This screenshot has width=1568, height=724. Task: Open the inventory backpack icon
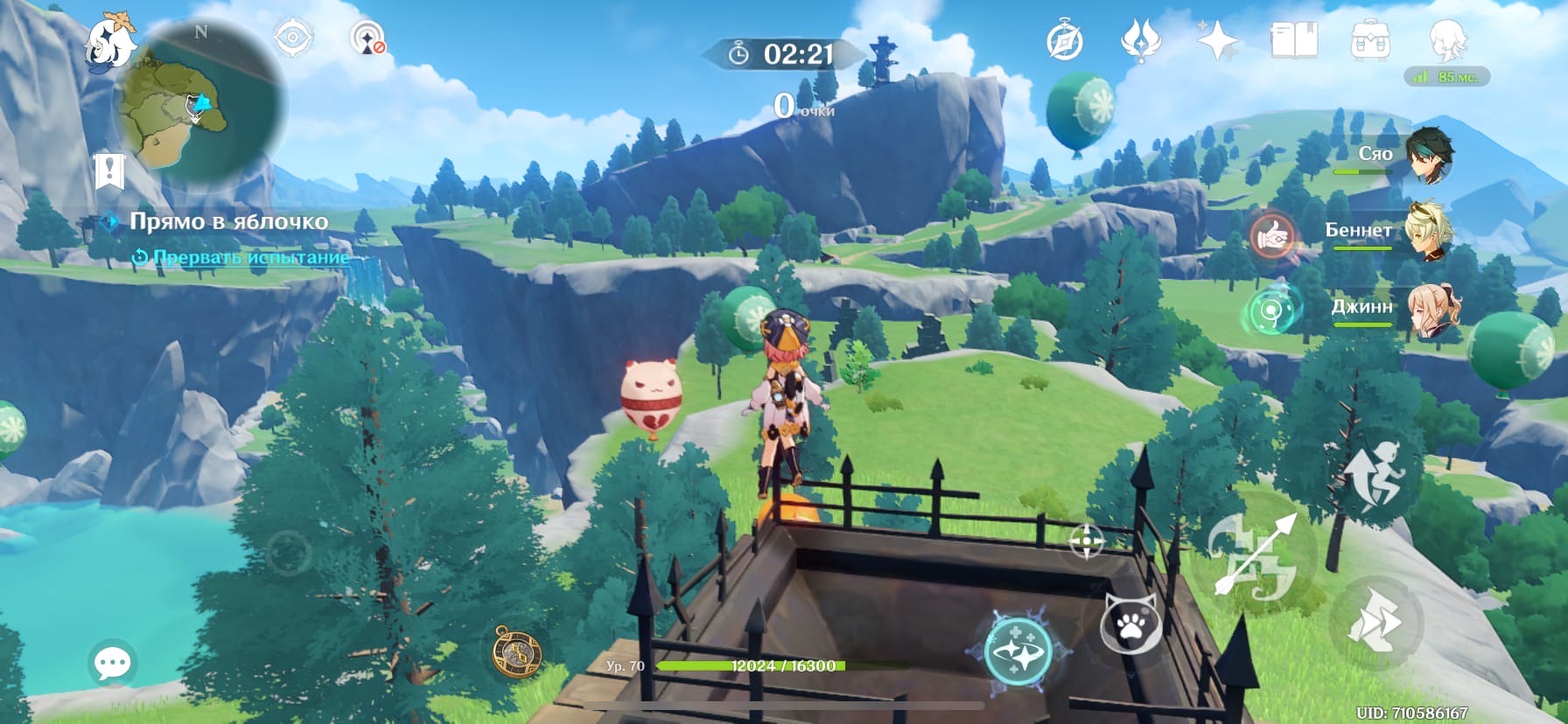coord(1369,40)
